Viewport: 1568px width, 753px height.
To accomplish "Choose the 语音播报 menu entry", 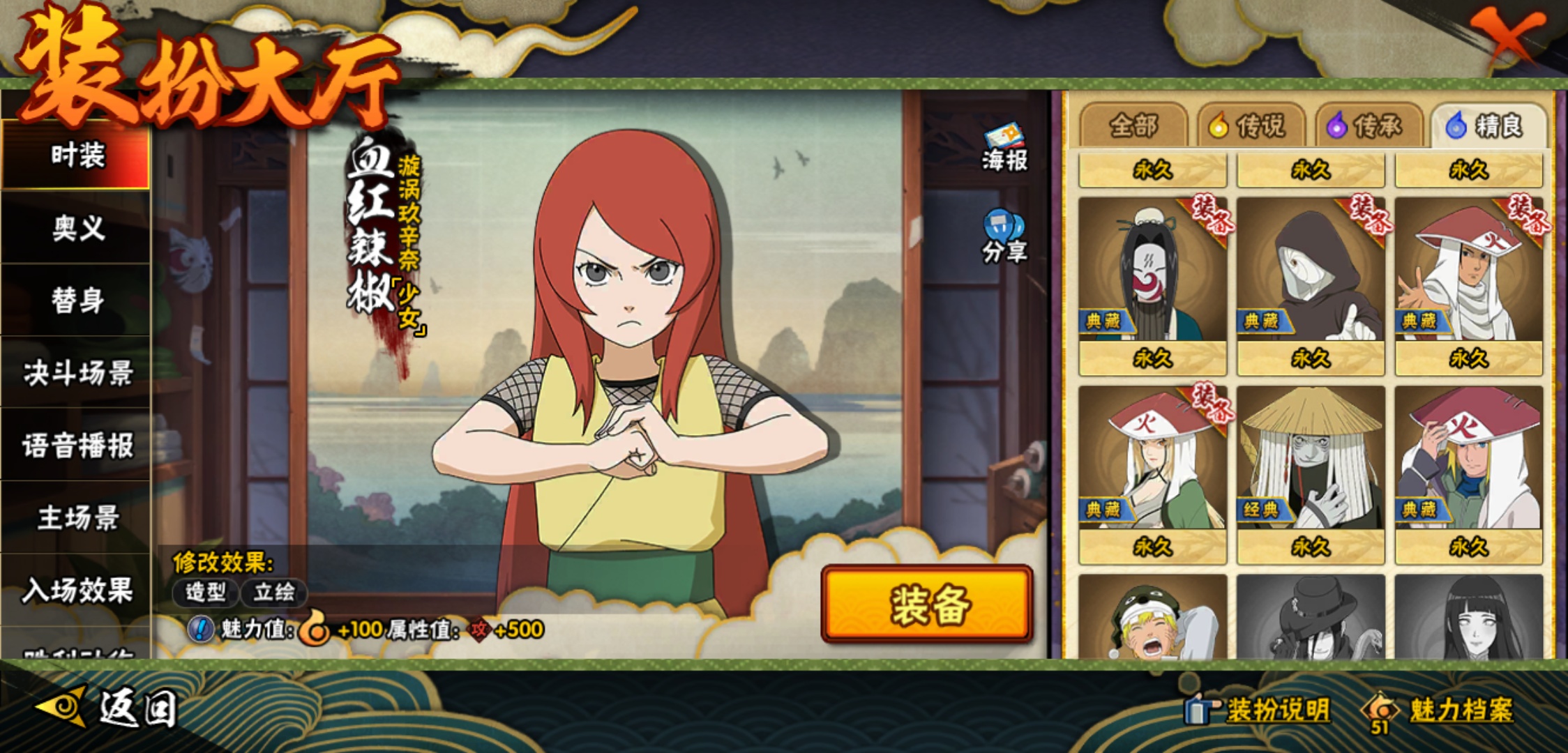I will tap(77, 446).
